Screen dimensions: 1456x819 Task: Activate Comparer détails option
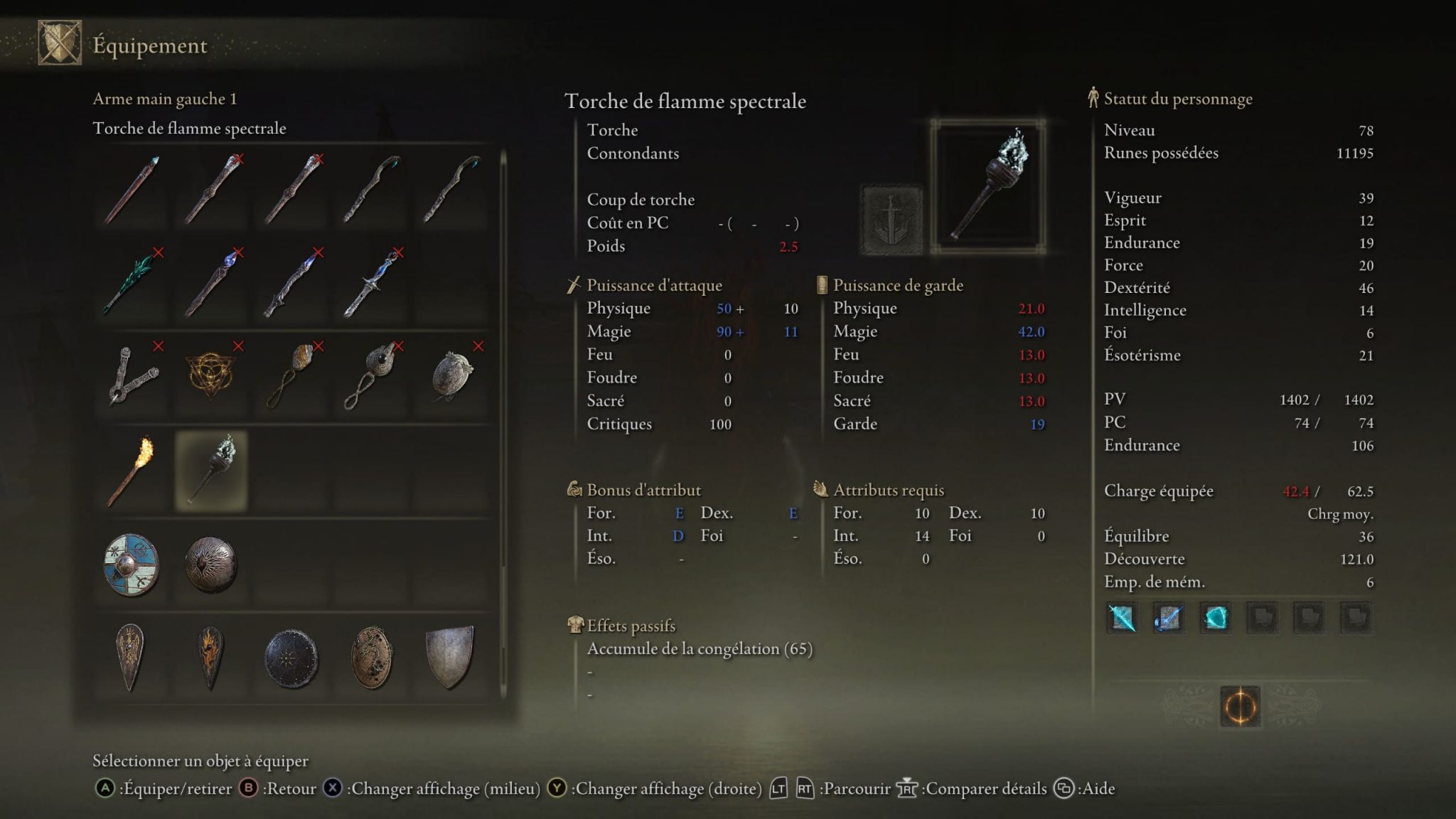[986, 788]
